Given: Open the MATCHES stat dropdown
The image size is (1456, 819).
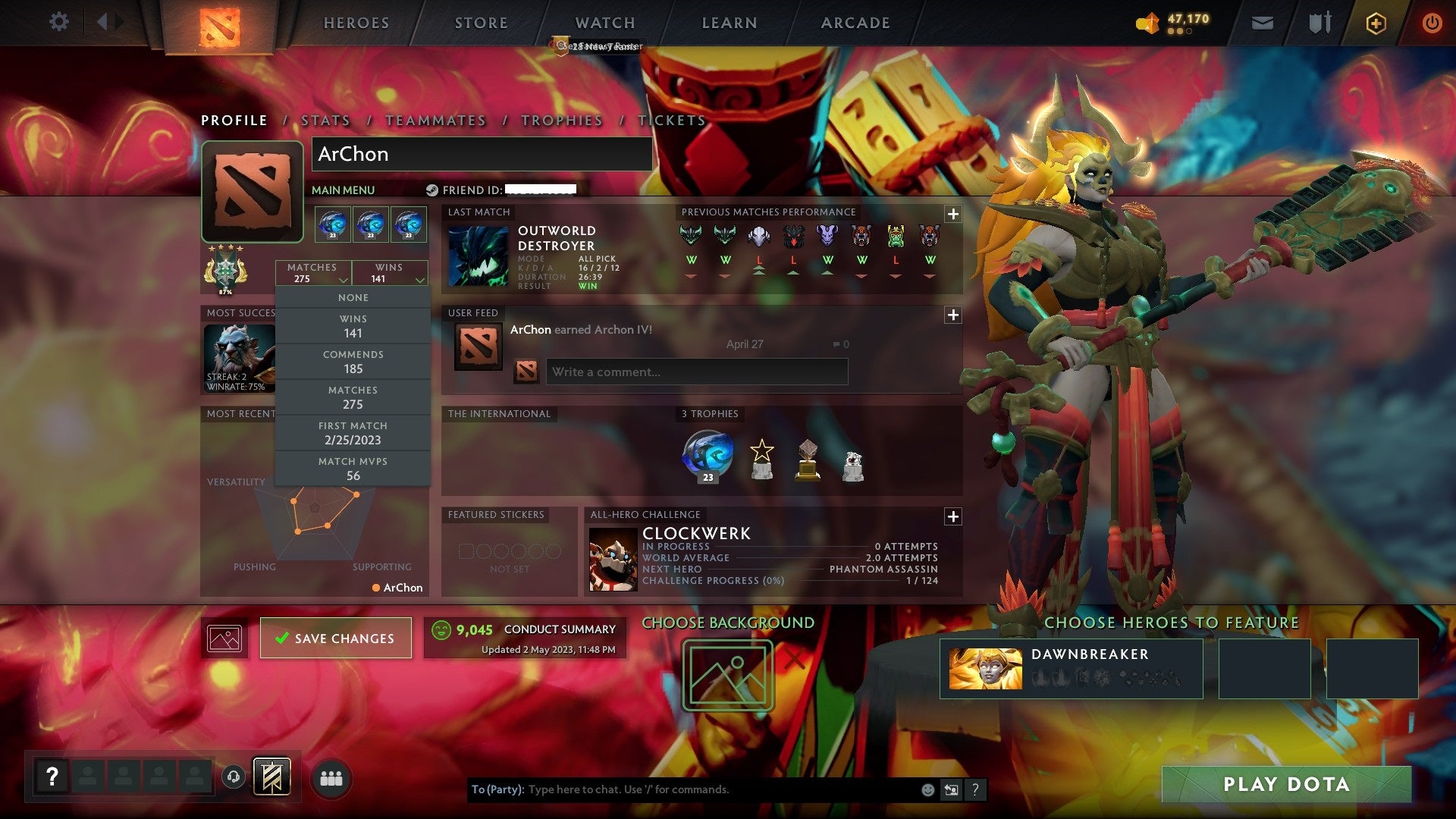Looking at the screenshot, I should point(313,273).
